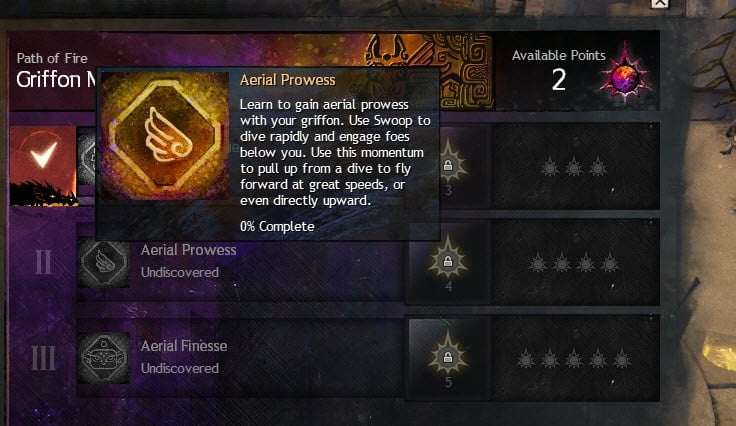
Task: Select the Aerial Finesse mastery row
Action: click(240, 357)
